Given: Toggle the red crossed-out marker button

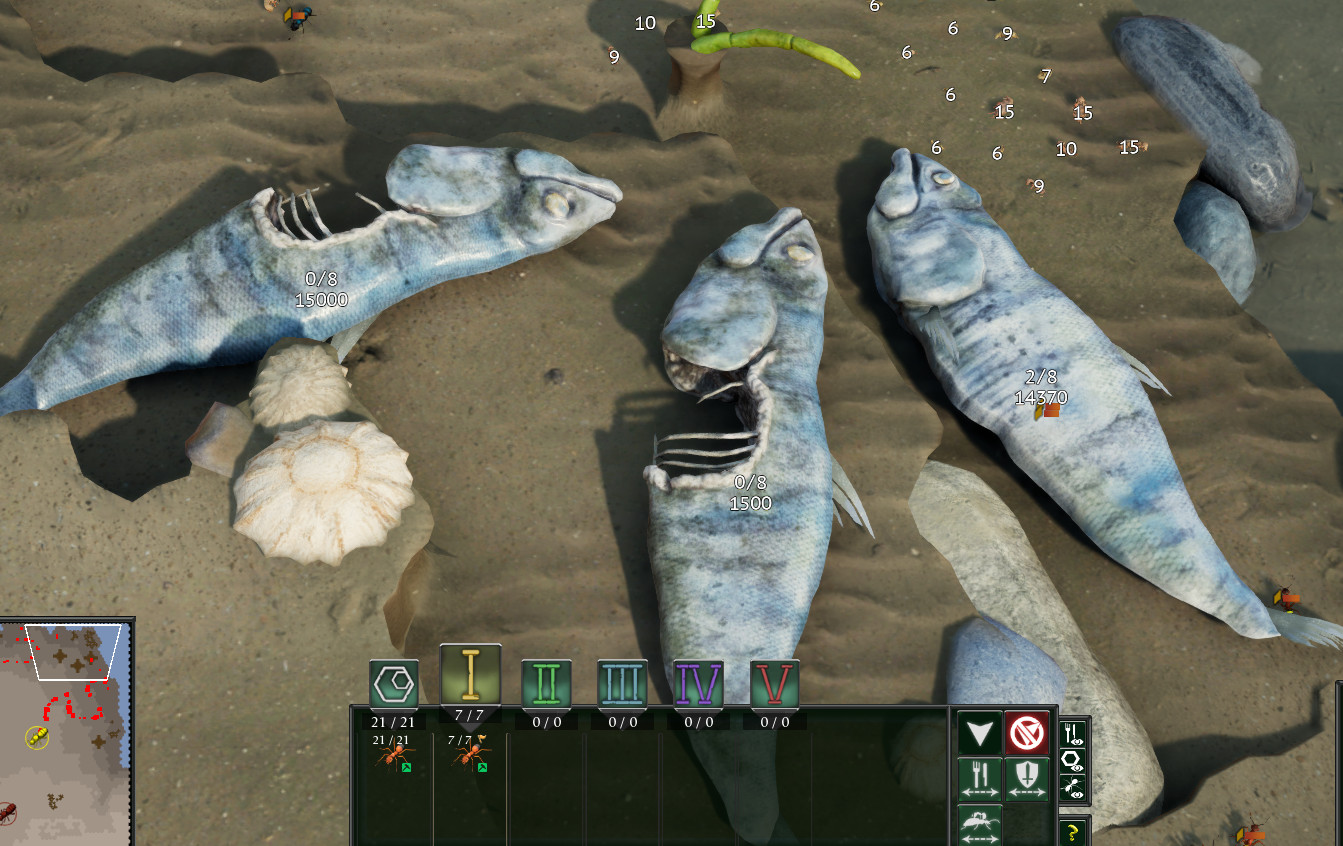Looking at the screenshot, I should click(1026, 733).
